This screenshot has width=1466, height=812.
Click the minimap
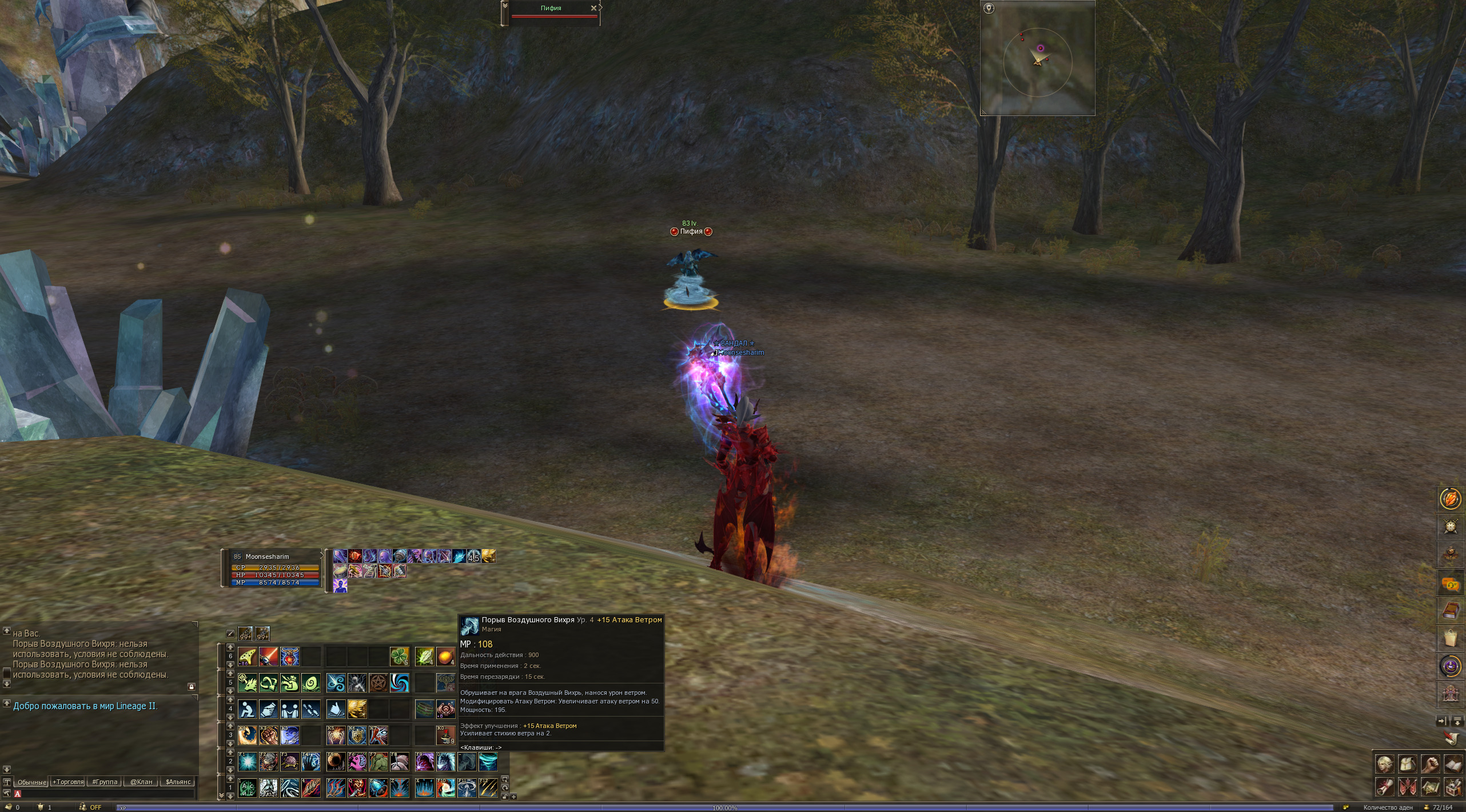pos(1037,58)
